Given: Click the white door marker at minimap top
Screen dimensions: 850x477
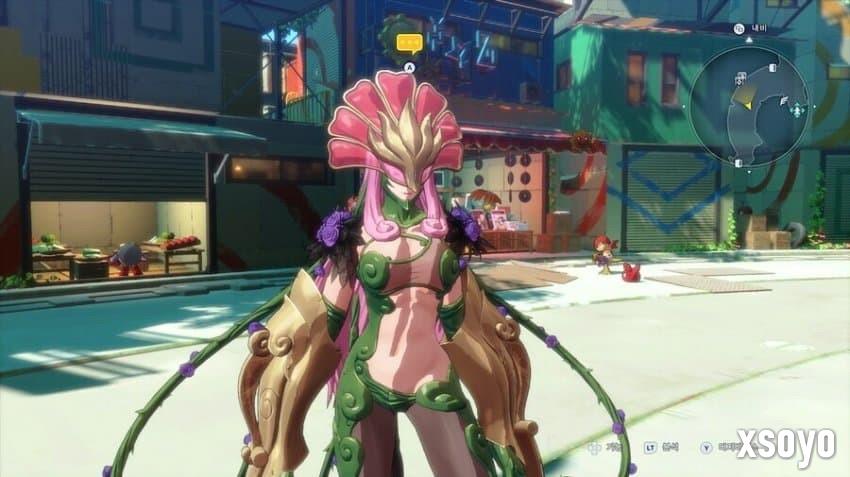Looking at the screenshot, I should point(774,66).
